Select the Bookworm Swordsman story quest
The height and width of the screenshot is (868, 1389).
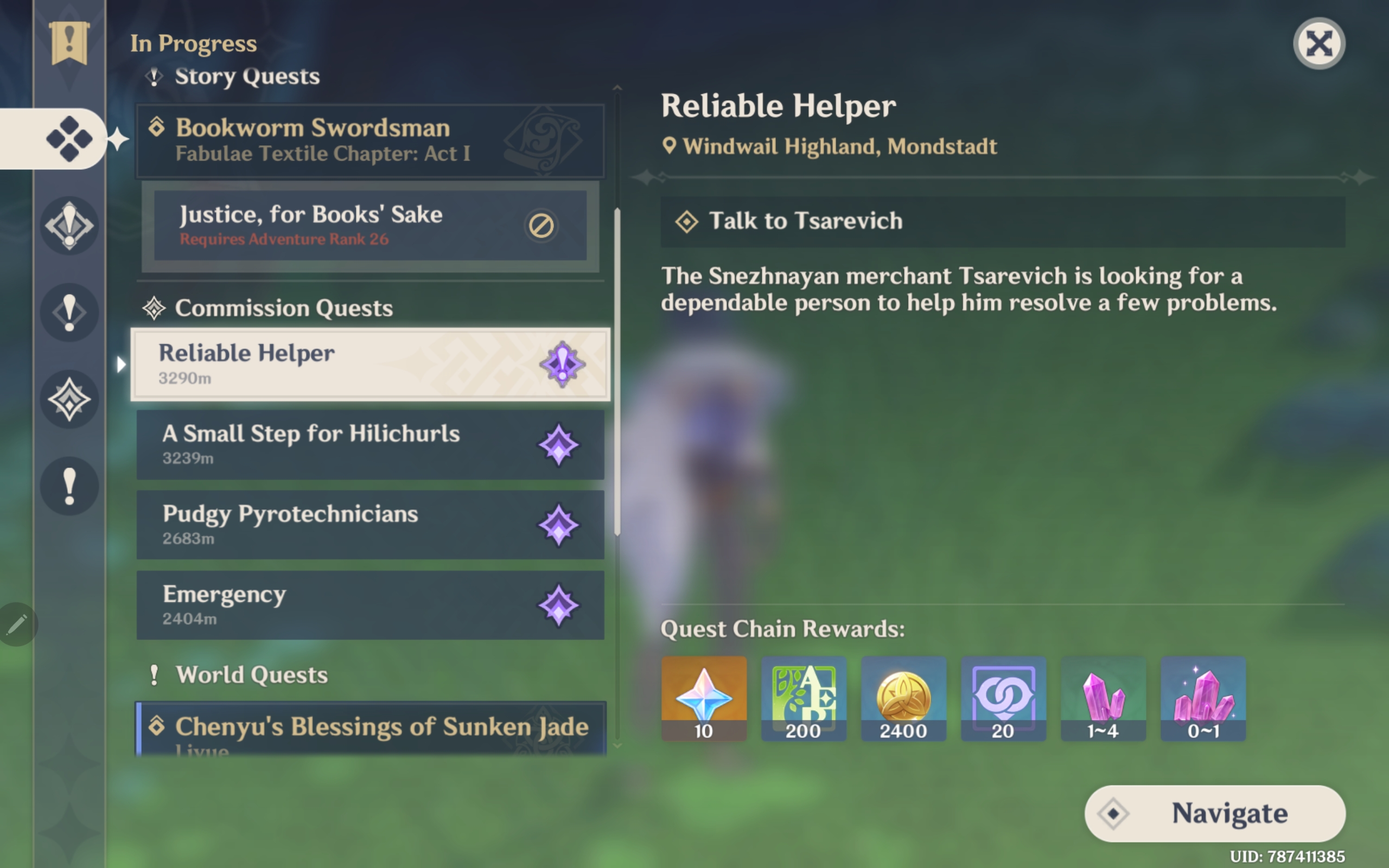coord(369,141)
